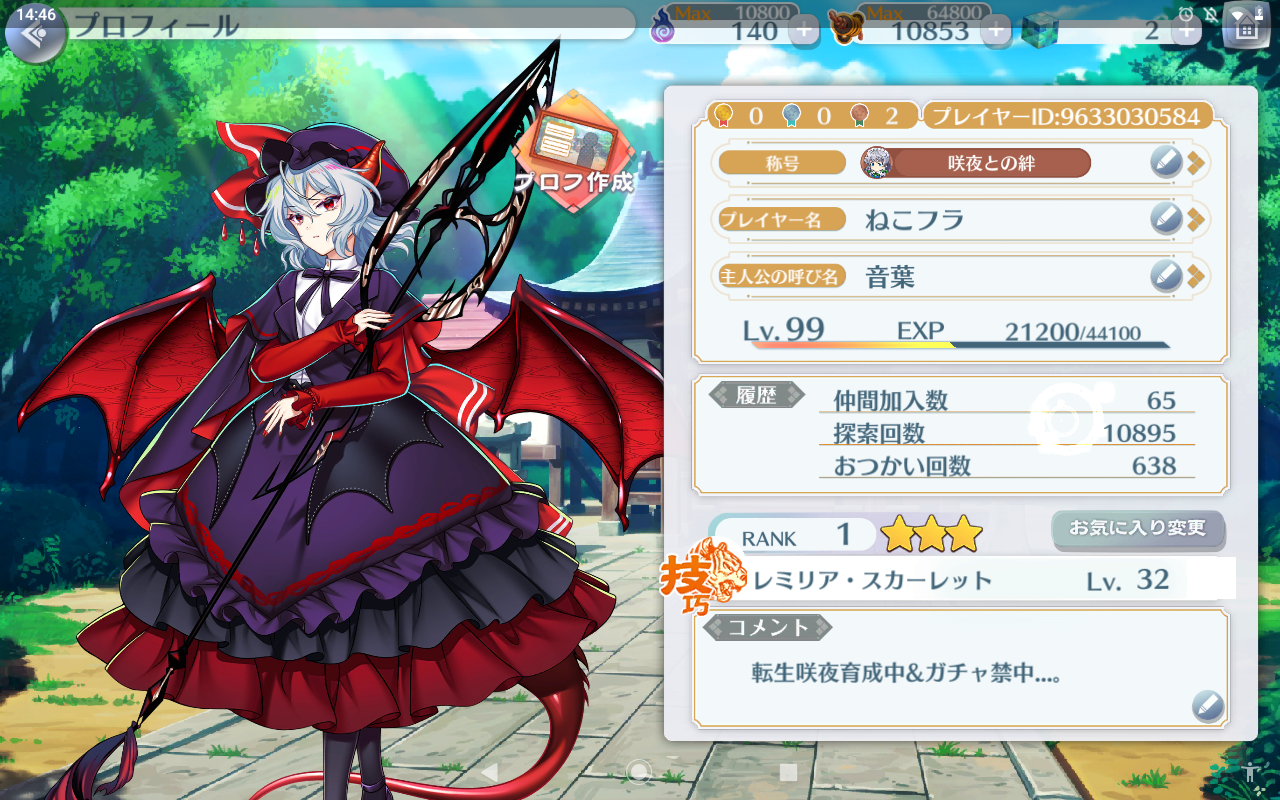Tap the Android back triangle button

coord(489,772)
